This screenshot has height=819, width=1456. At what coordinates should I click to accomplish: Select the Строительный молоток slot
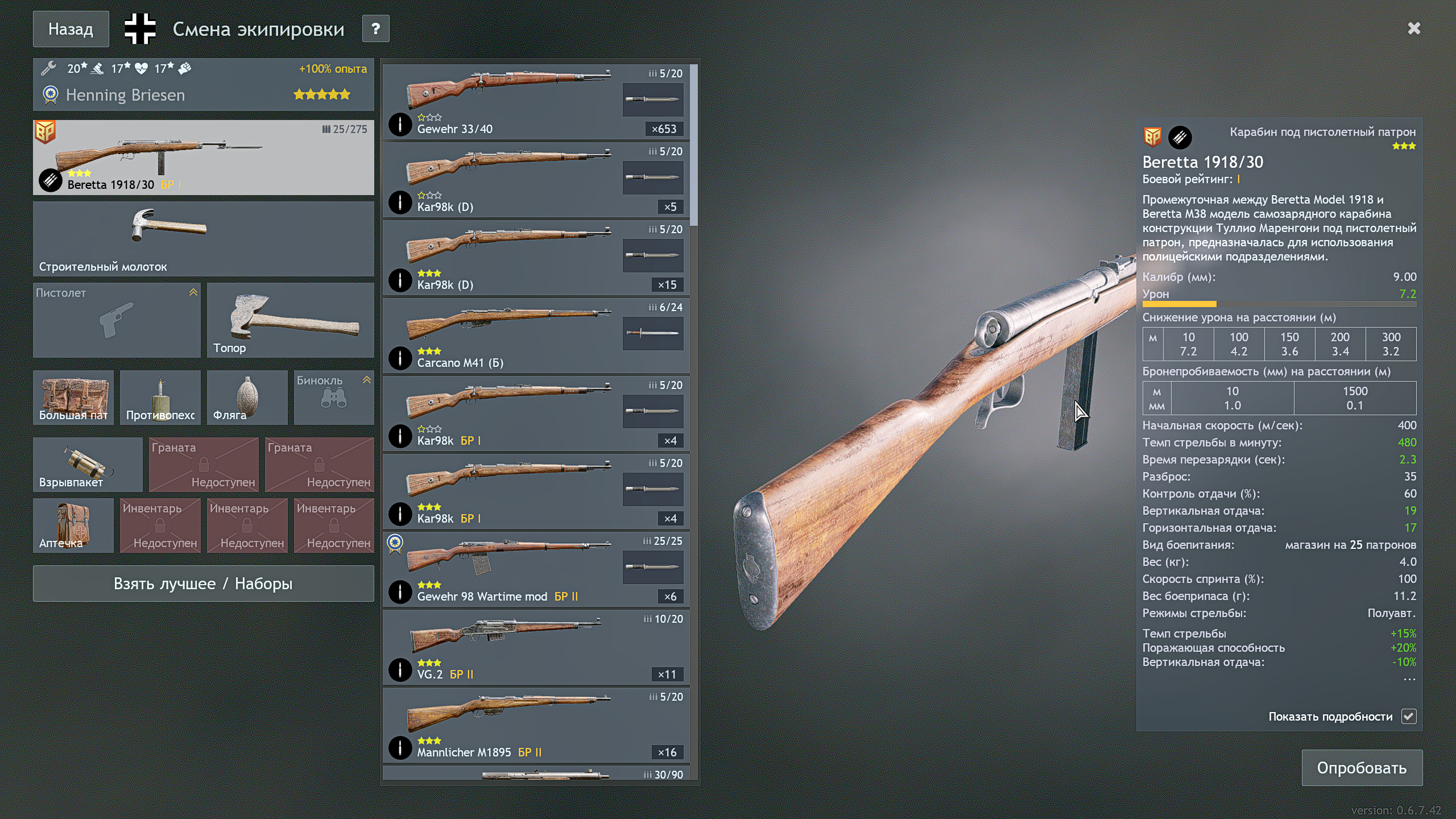pyautogui.click(x=203, y=239)
